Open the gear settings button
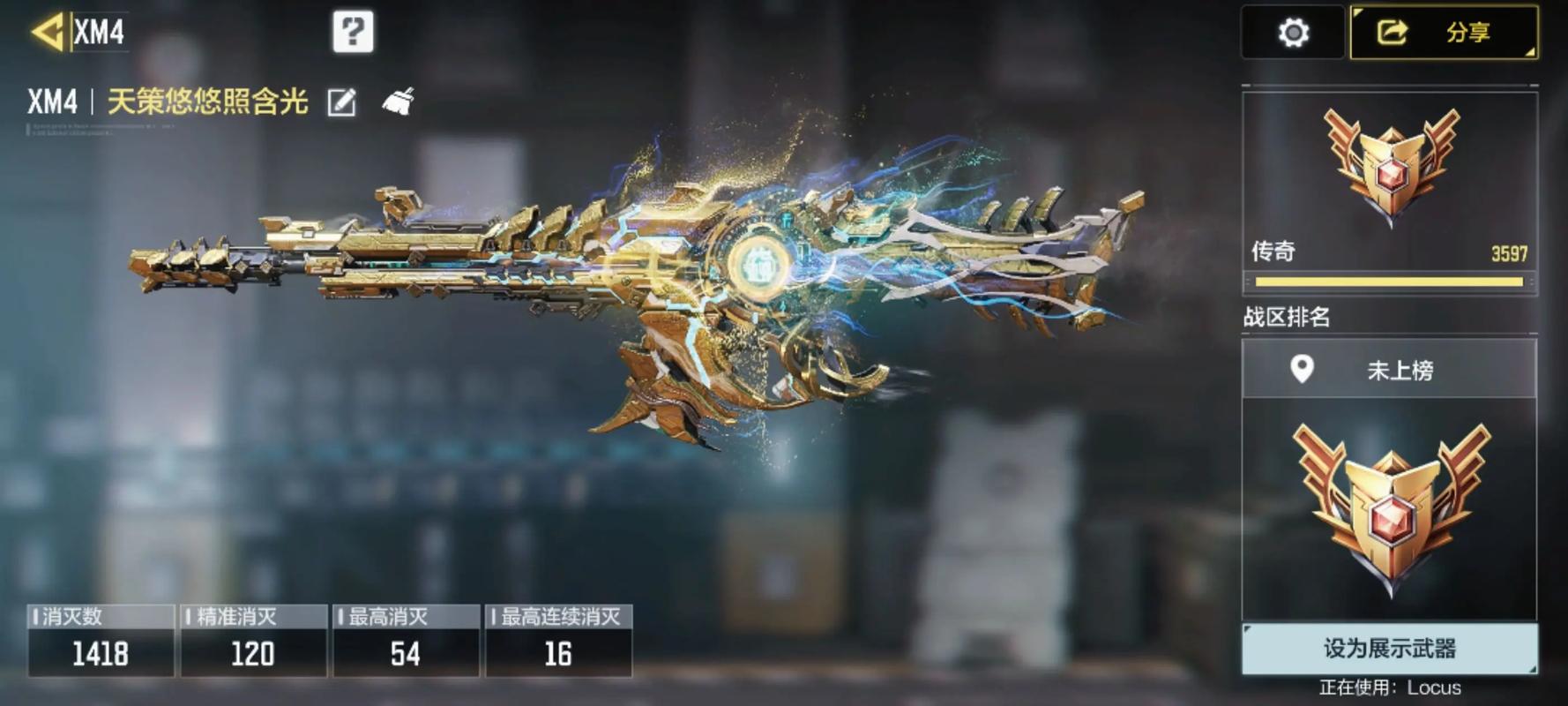1568x706 pixels. tap(1293, 34)
